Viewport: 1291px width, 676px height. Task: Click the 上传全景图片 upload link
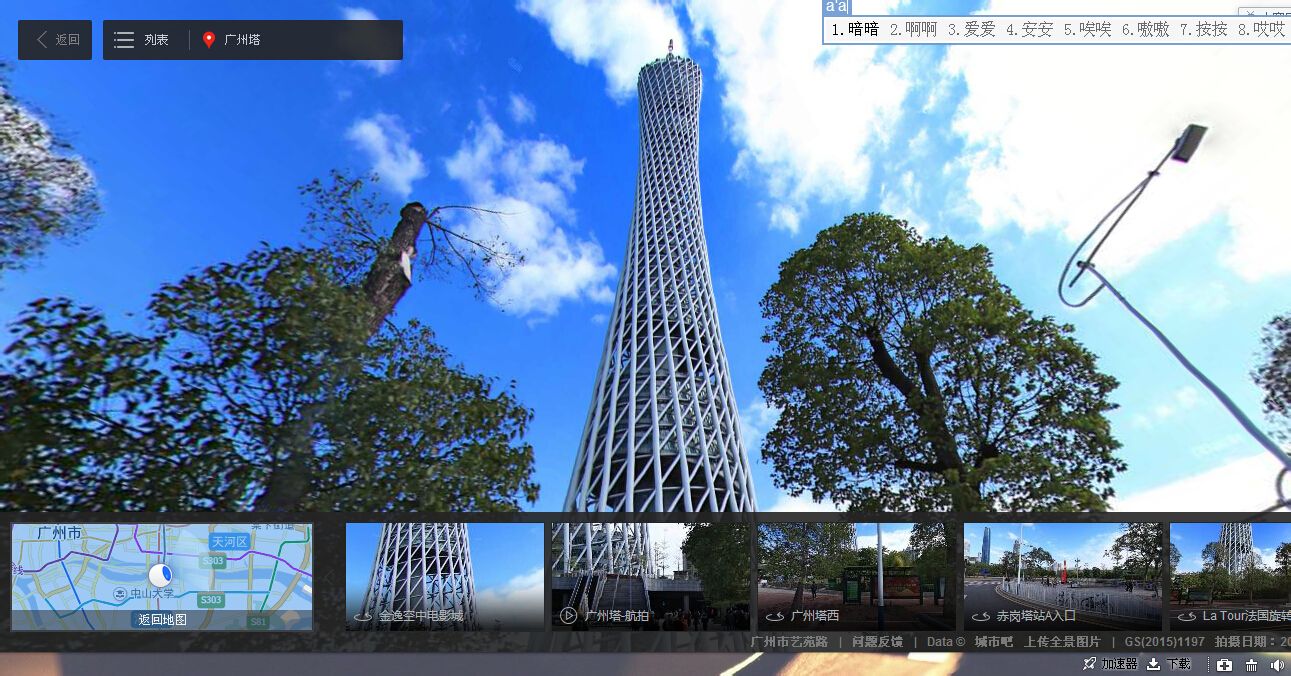click(x=1062, y=642)
